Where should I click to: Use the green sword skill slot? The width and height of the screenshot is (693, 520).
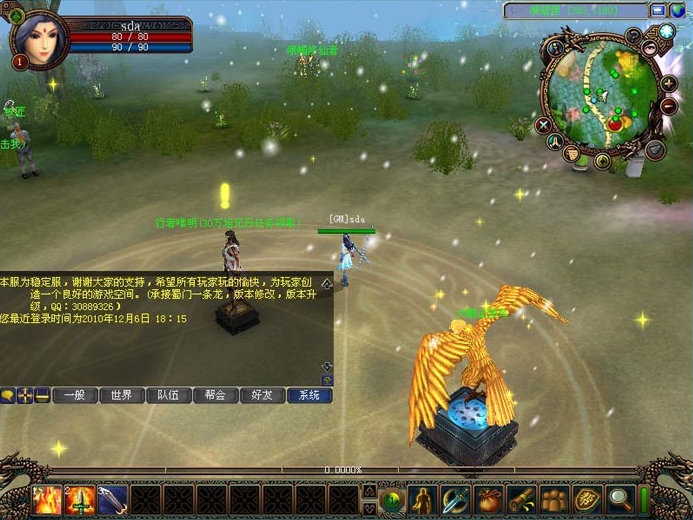(80, 499)
